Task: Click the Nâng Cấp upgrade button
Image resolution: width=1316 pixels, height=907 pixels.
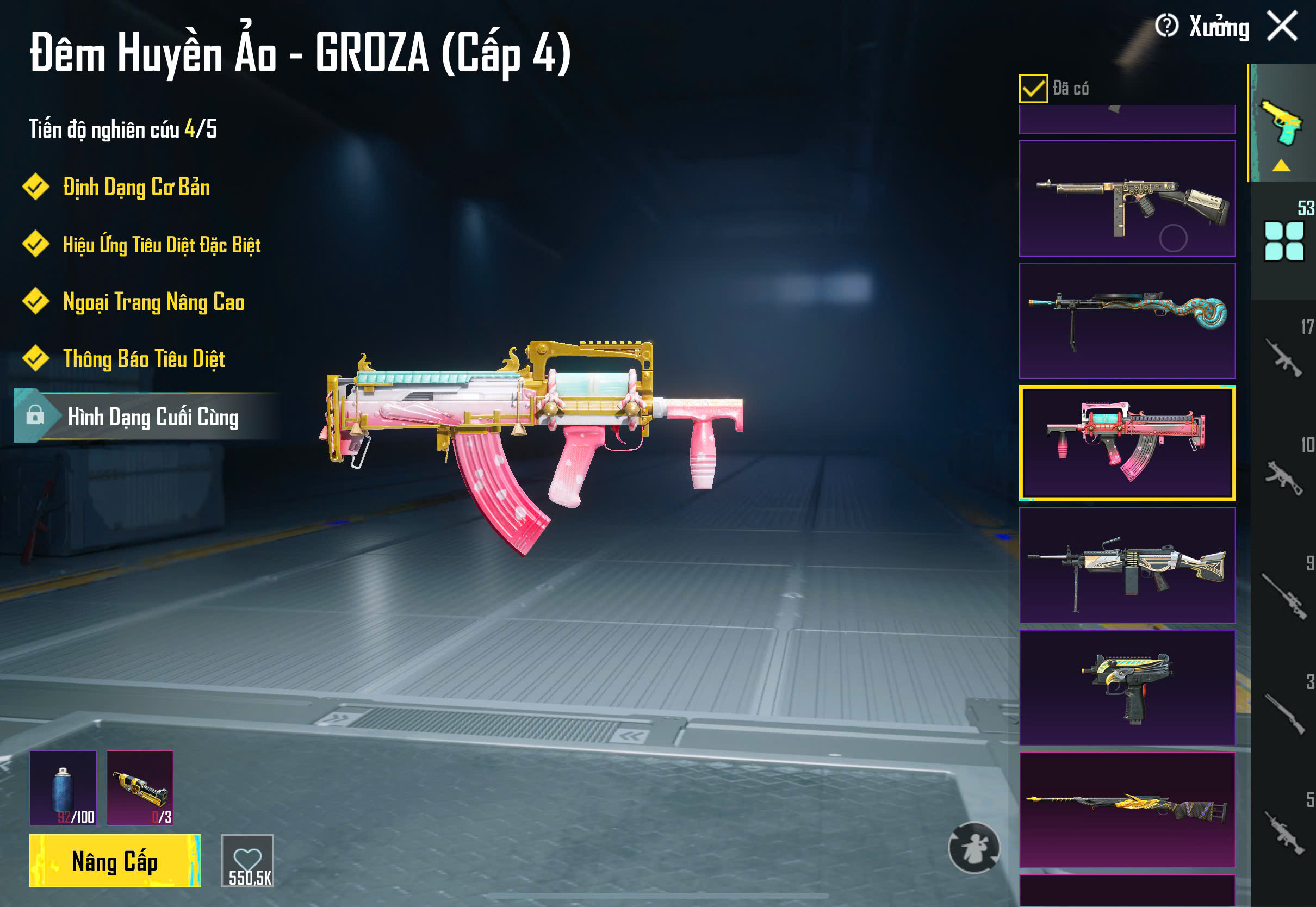Action: click(115, 860)
